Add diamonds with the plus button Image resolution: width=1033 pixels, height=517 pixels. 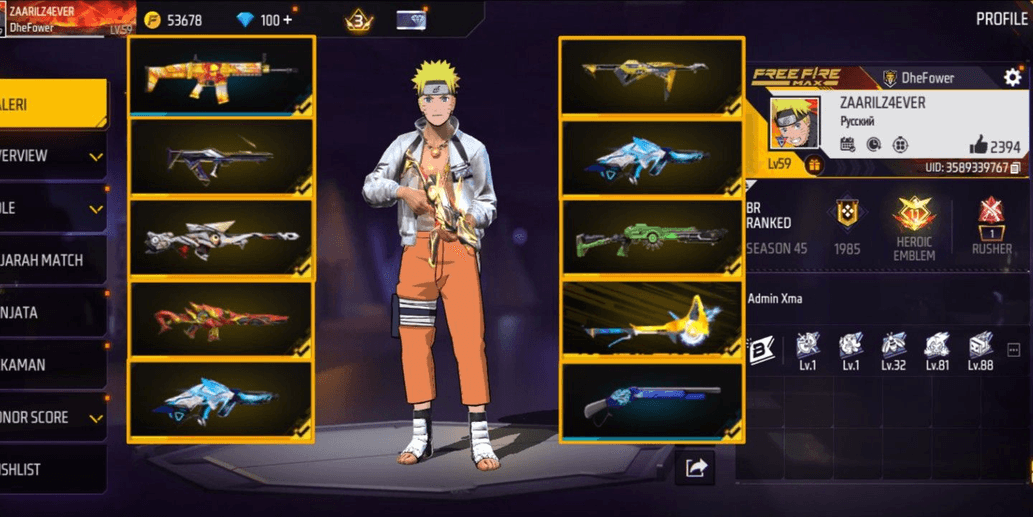[287, 20]
